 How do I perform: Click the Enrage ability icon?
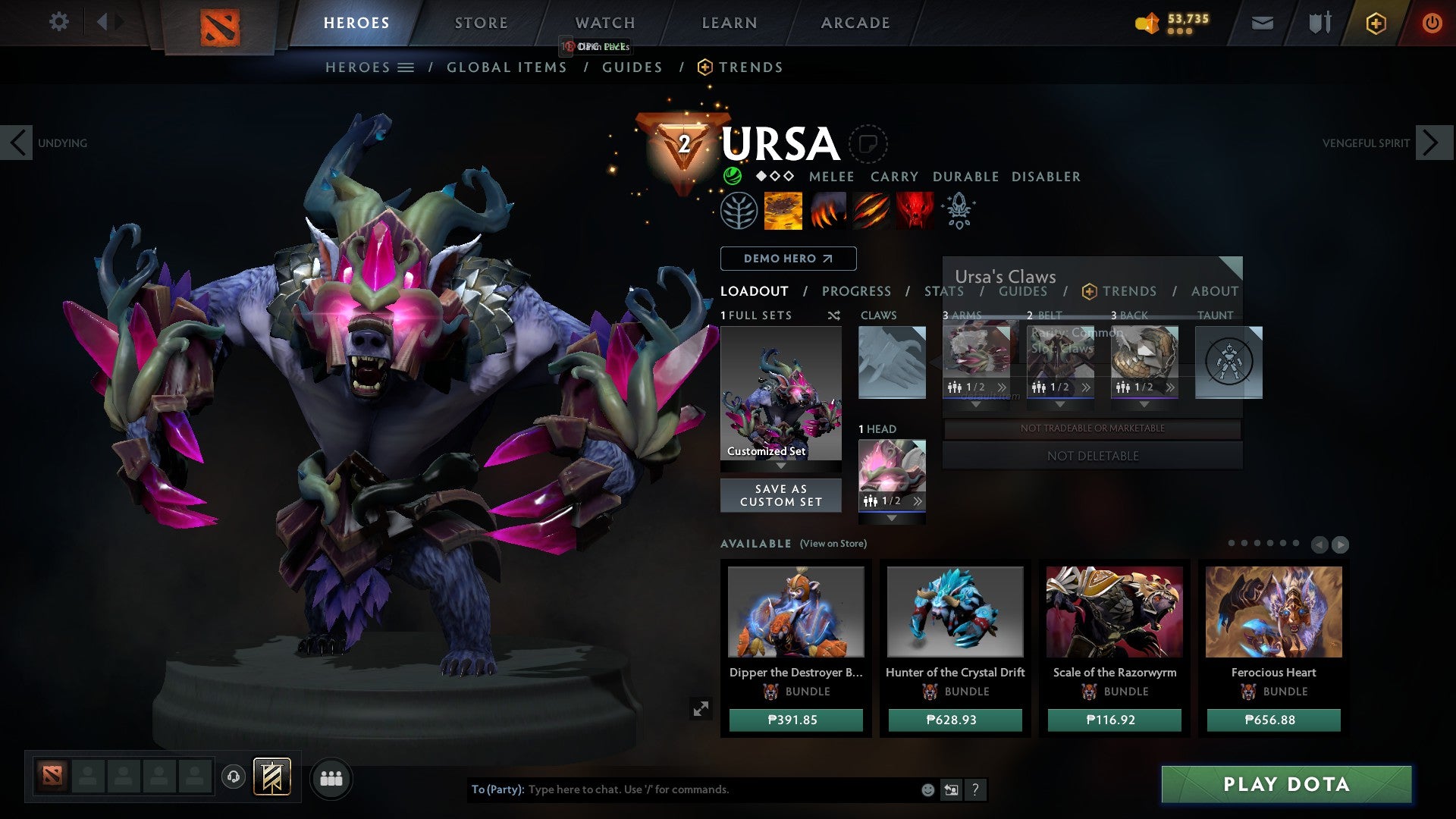(x=915, y=211)
